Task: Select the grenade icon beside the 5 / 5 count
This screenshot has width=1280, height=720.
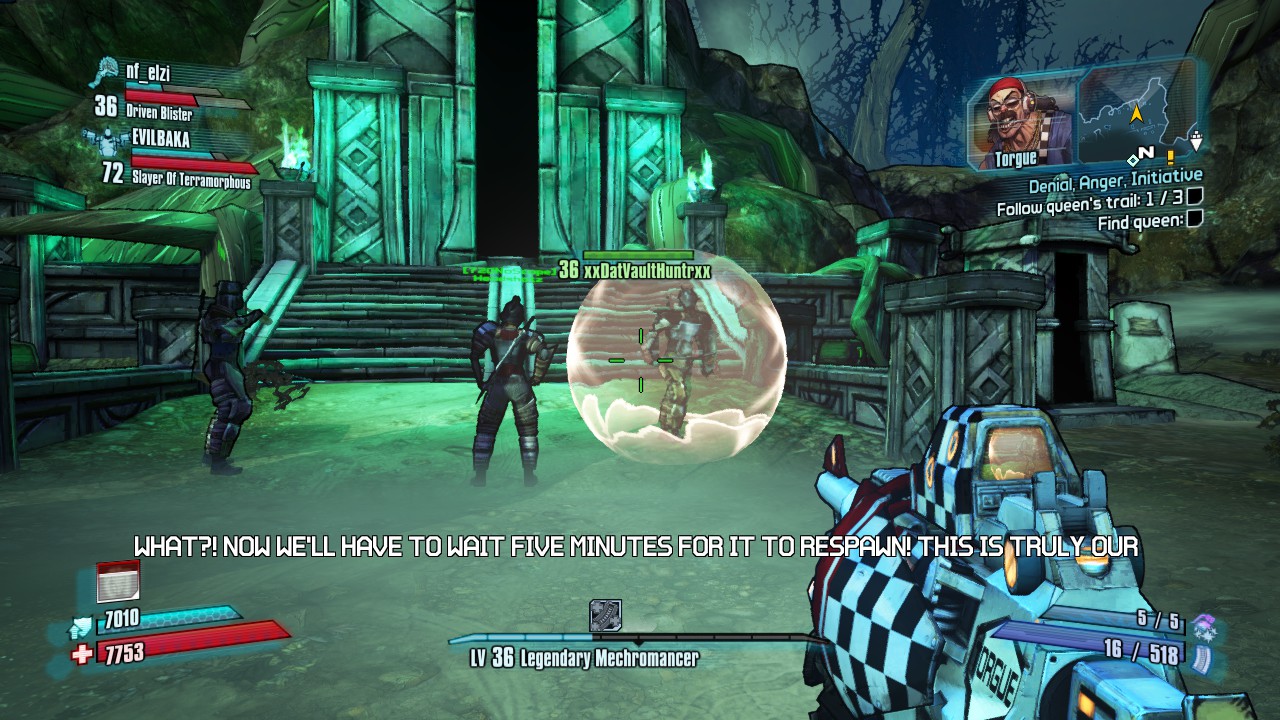Action: [x=1203, y=624]
